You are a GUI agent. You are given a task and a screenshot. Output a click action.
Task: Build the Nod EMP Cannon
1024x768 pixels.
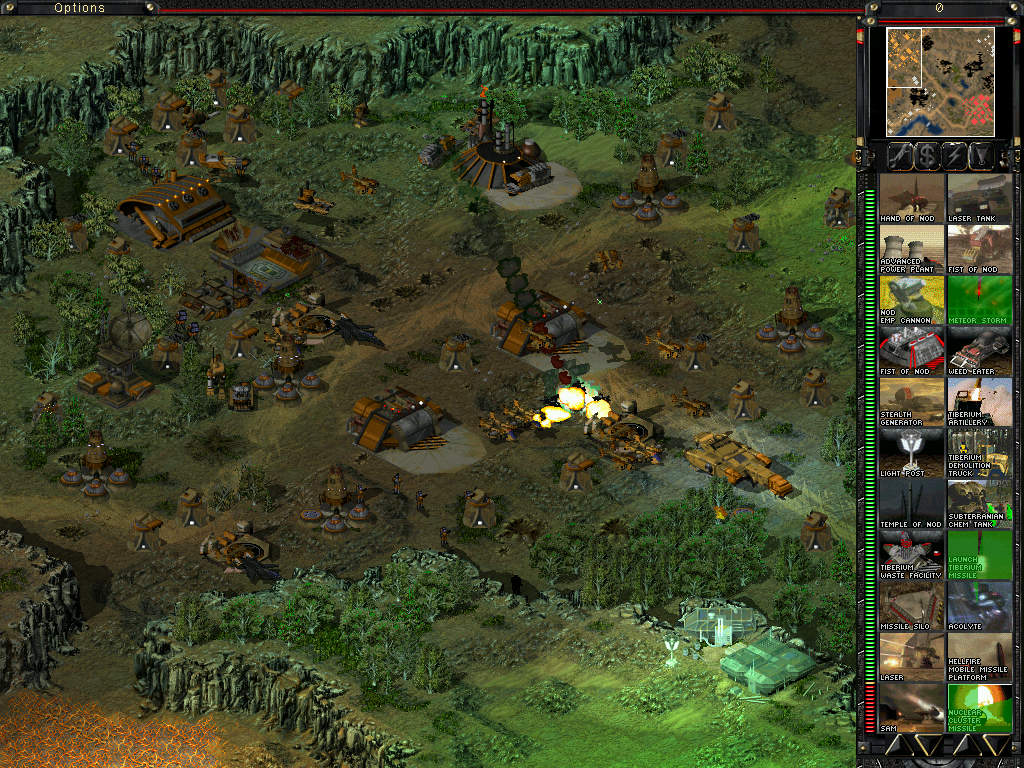(911, 300)
